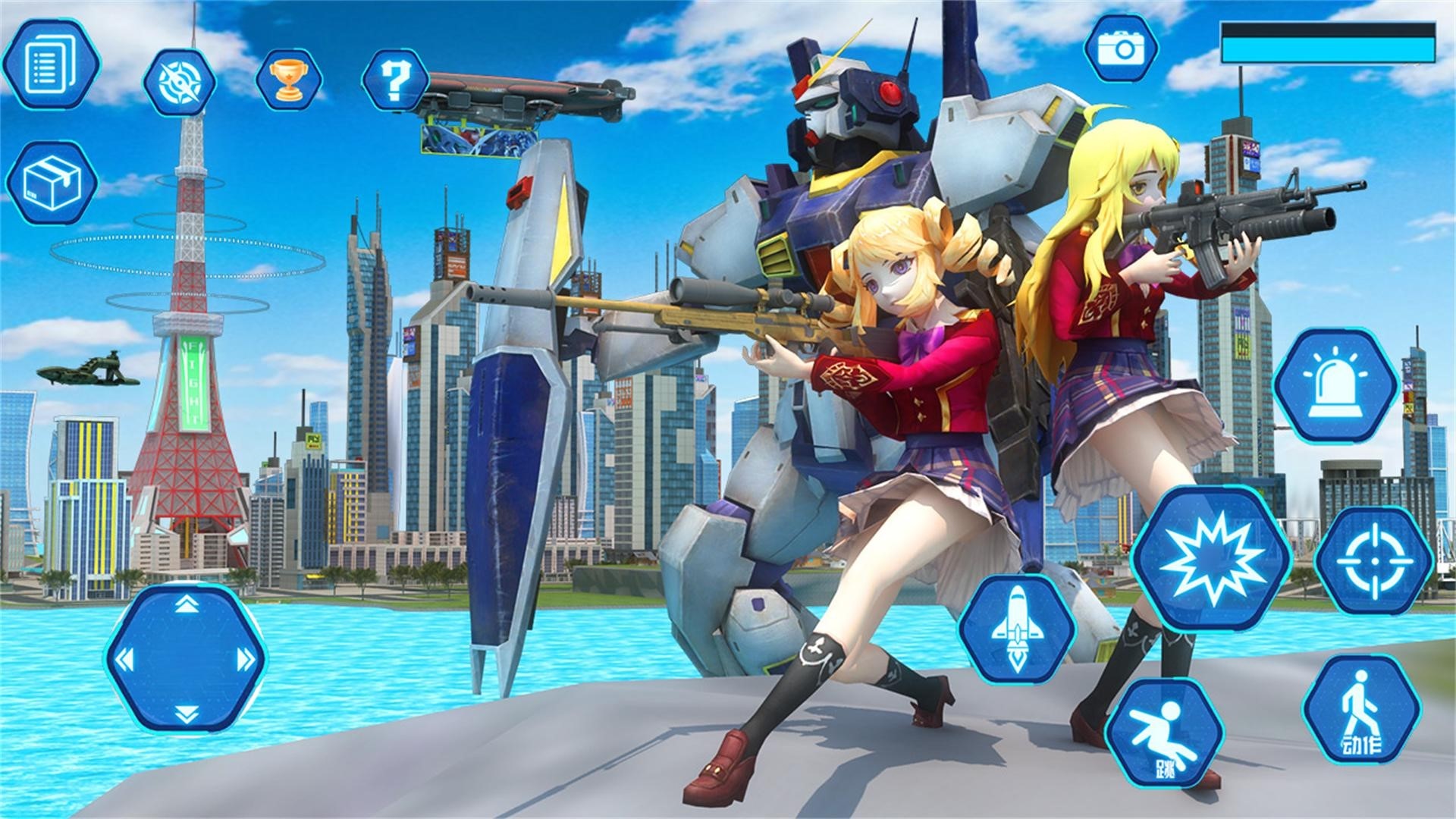The image size is (1456, 819).
Task: Take a screenshot with the camera button
Action: coord(1121,49)
